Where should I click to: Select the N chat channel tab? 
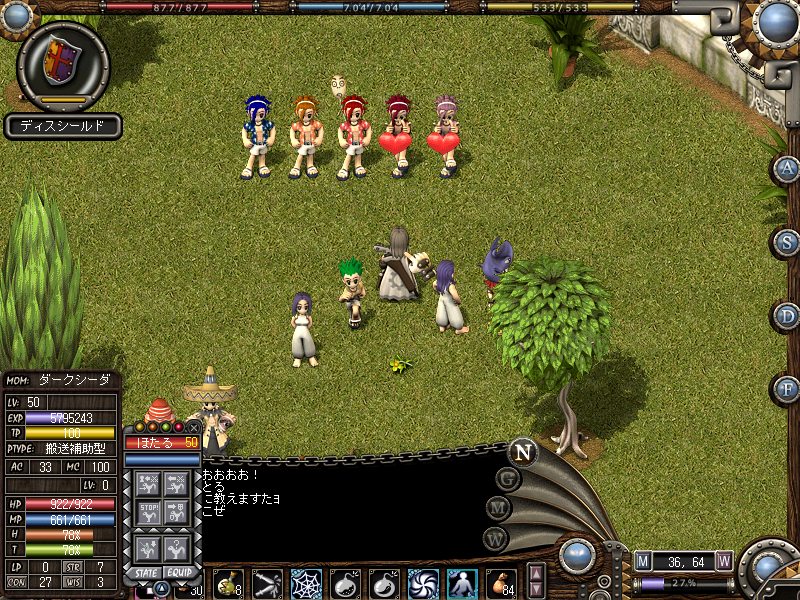522,452
